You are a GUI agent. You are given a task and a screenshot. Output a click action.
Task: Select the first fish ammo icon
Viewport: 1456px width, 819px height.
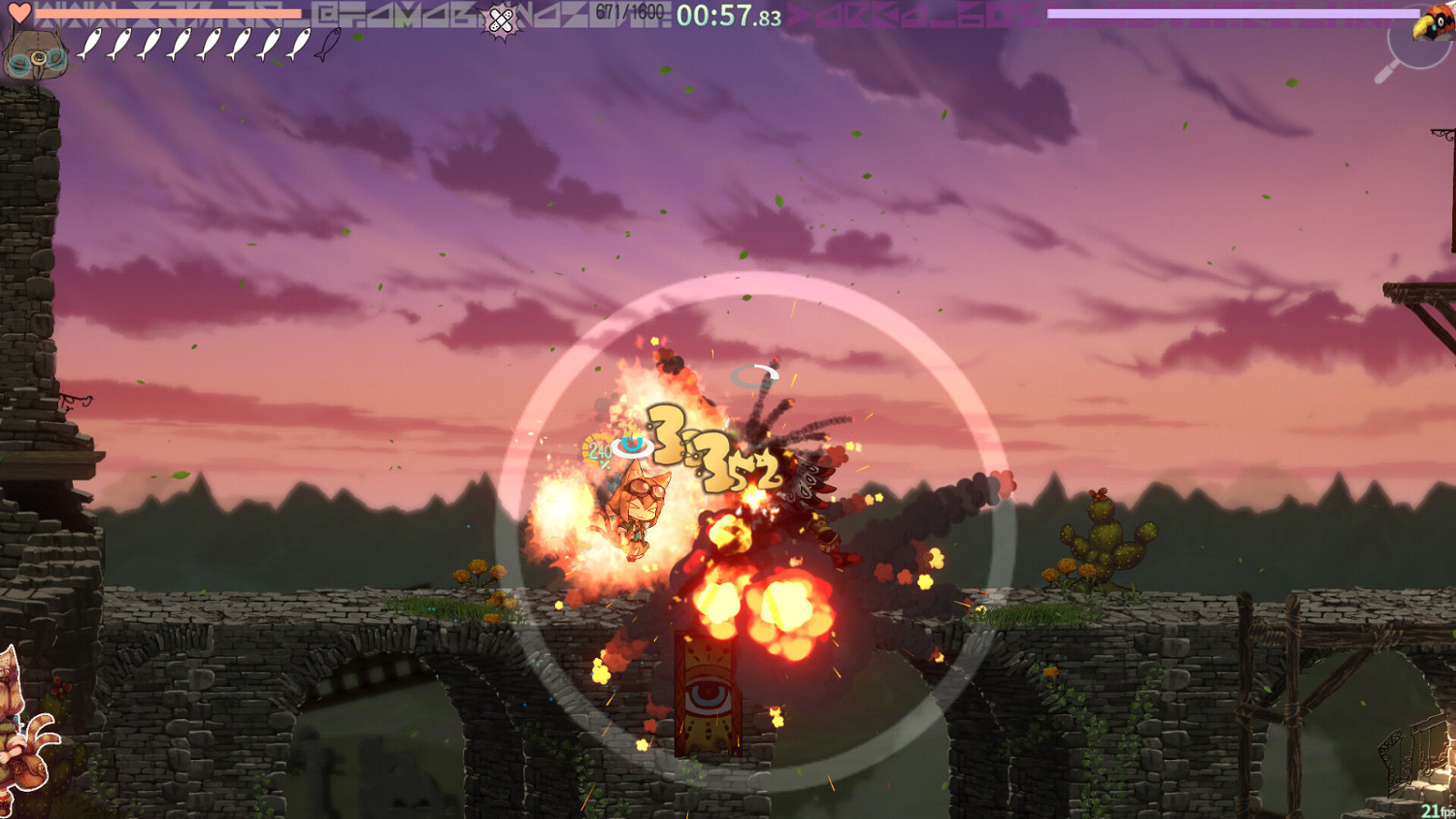(x=90, y=44)
